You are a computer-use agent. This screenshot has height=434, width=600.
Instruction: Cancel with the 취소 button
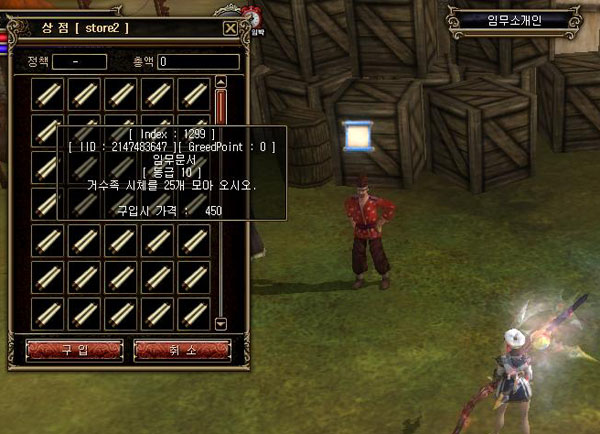pyautogui.click(x=182, y=349)
